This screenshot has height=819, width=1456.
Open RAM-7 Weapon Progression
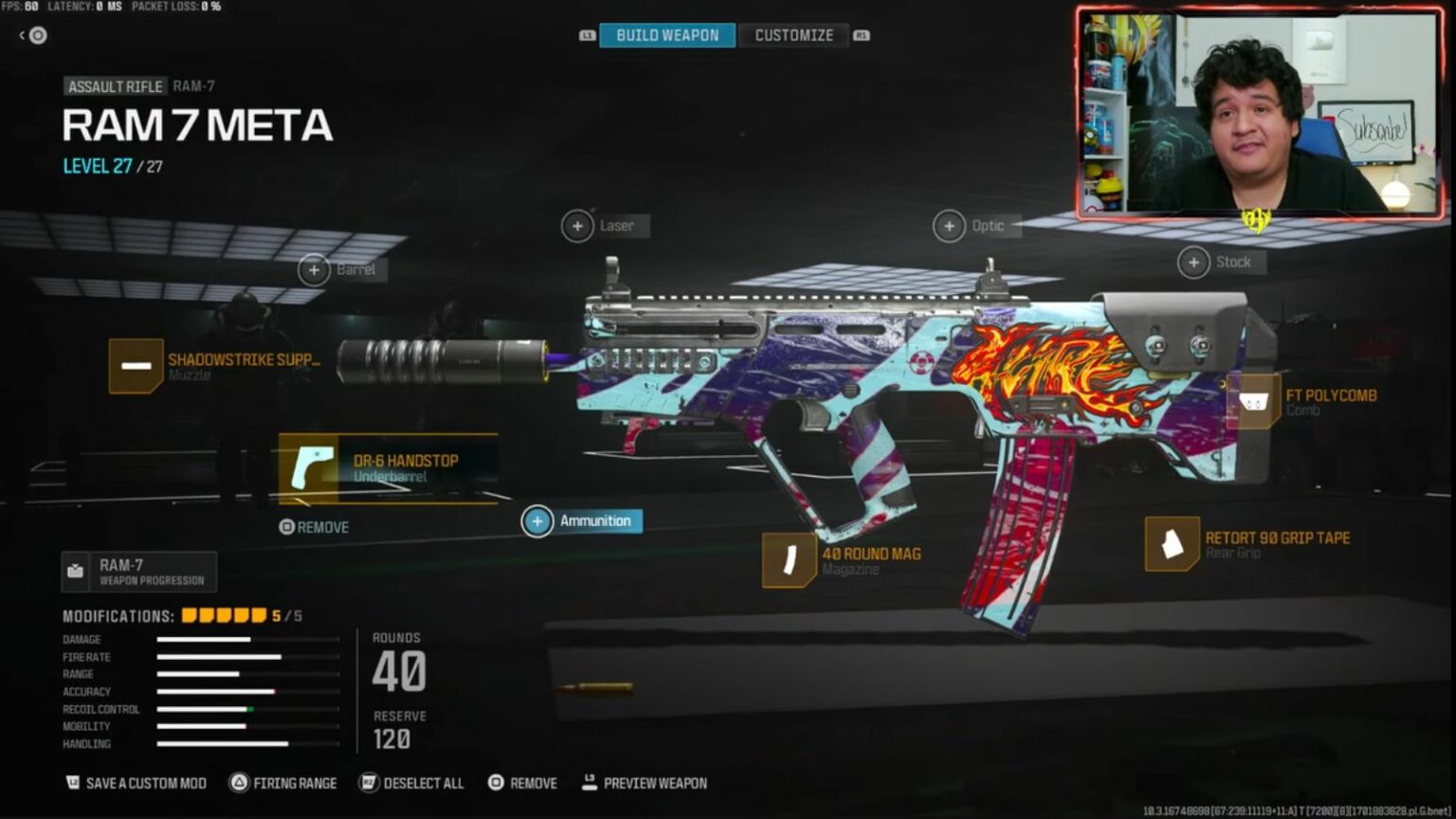pos(139,572)
